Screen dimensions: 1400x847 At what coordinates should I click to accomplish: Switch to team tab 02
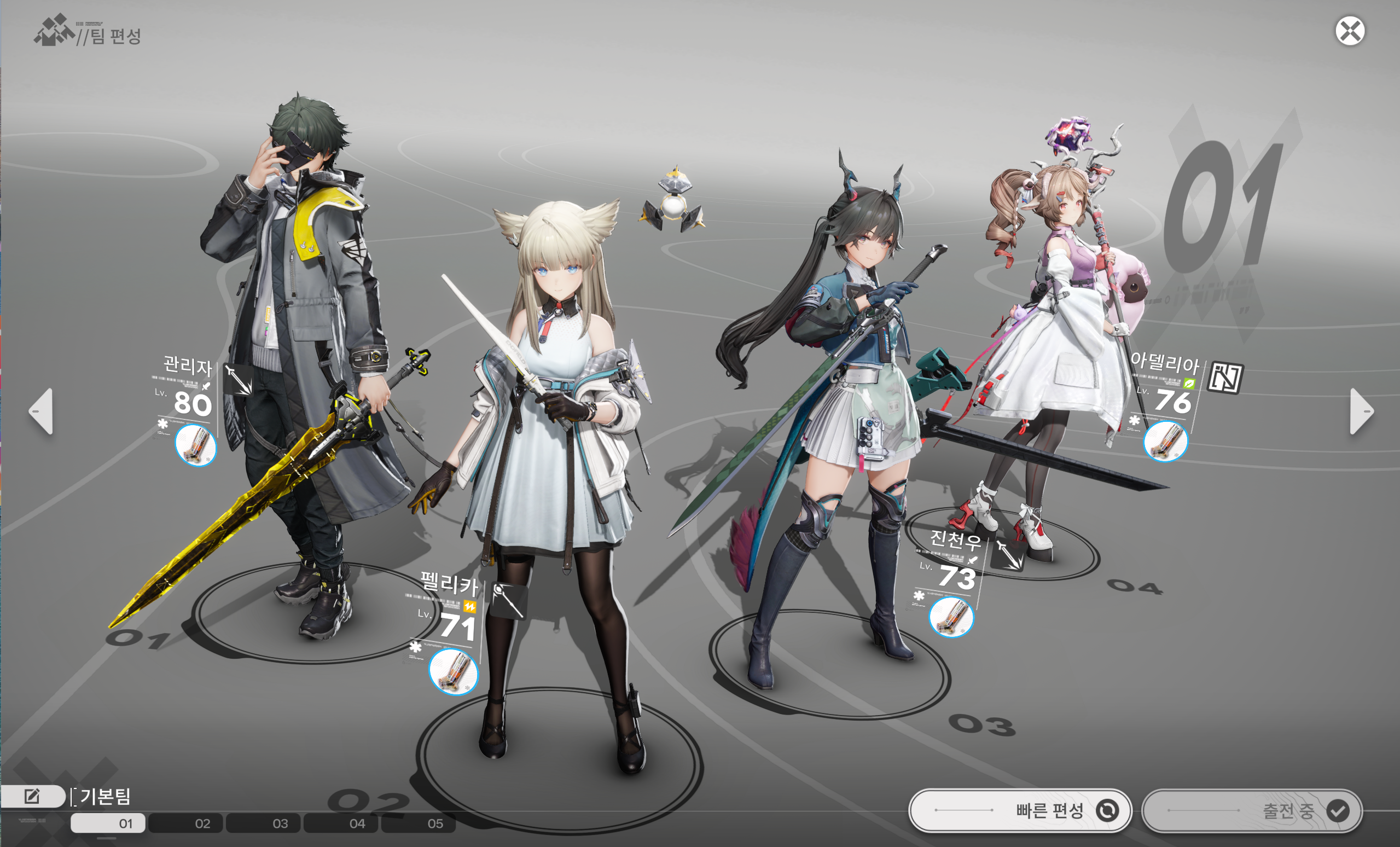(x=186, y=823)
